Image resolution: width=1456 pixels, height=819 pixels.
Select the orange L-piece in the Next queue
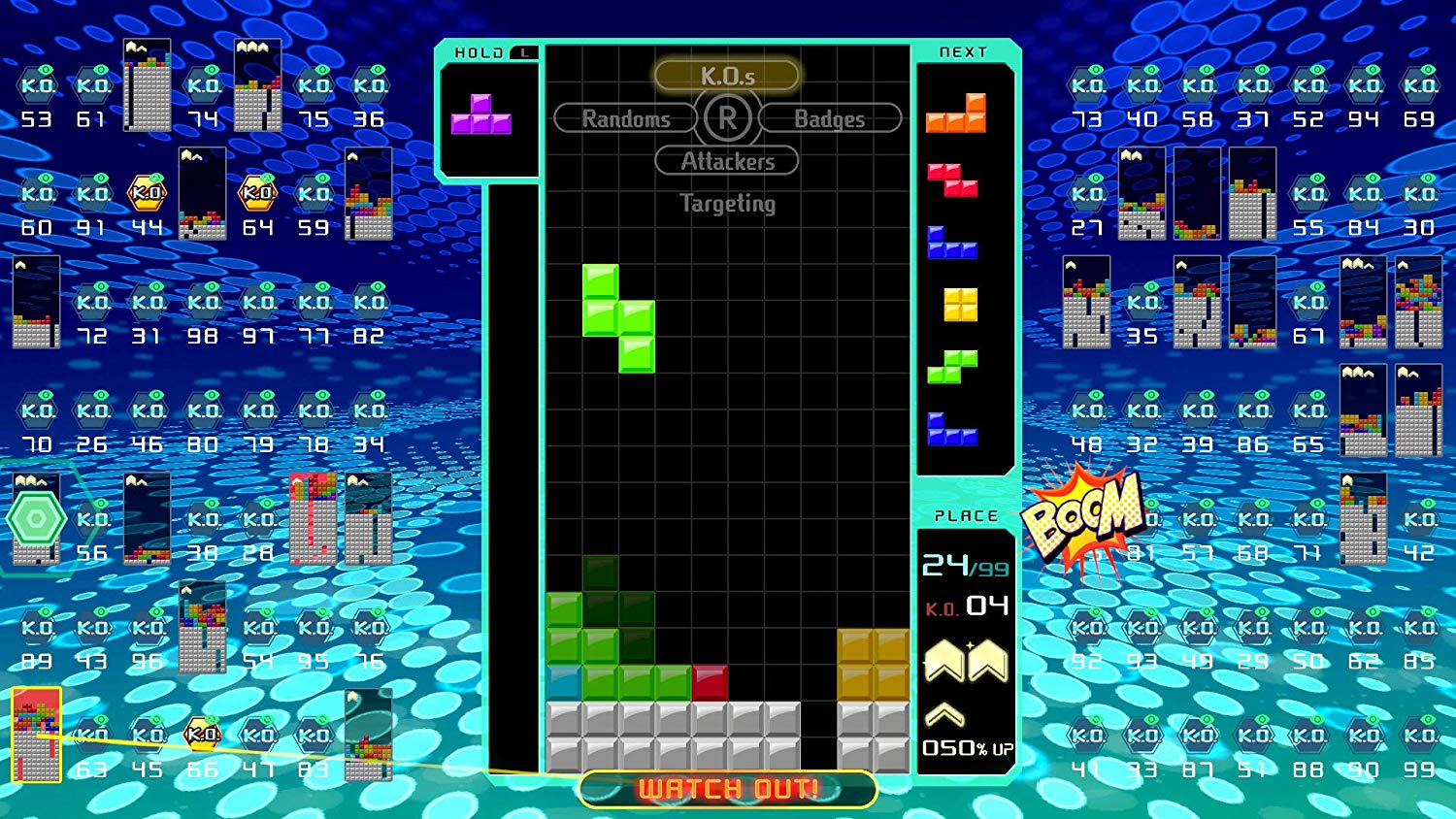coord(957,115)
